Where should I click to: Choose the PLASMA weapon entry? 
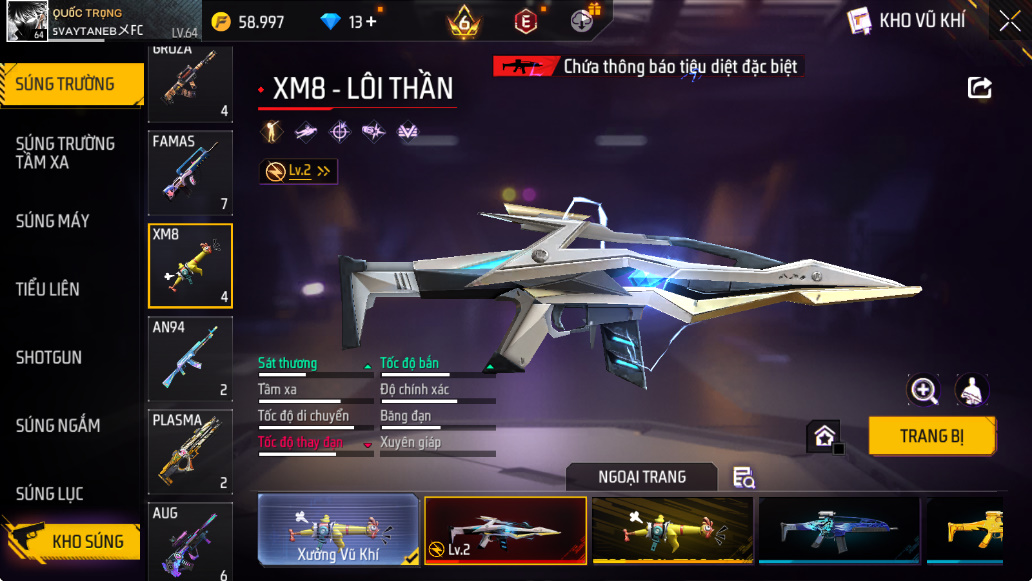pyautogui.click(x=190, y=451)
